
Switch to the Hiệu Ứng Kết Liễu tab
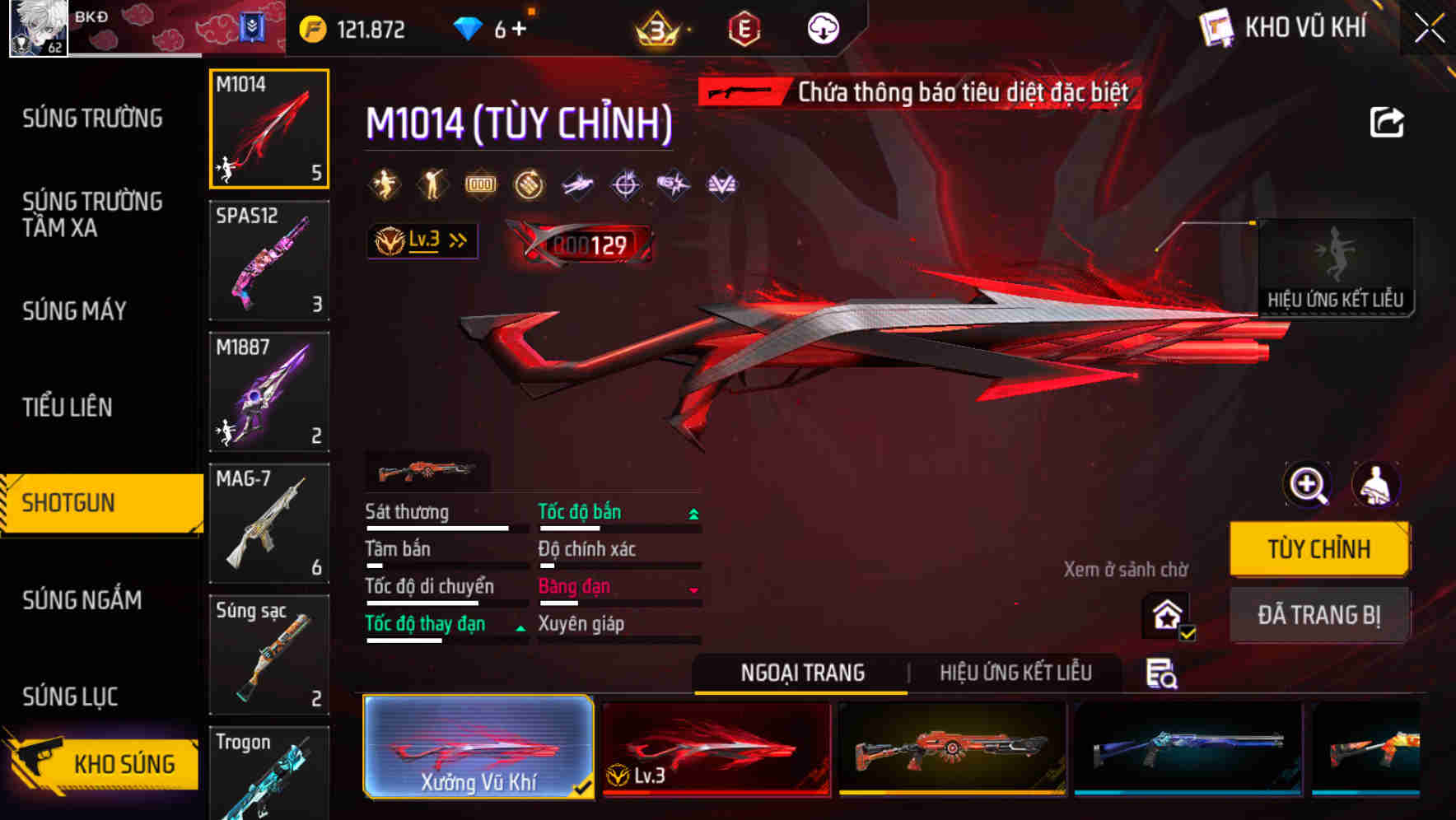click(x=1015, y=673)
